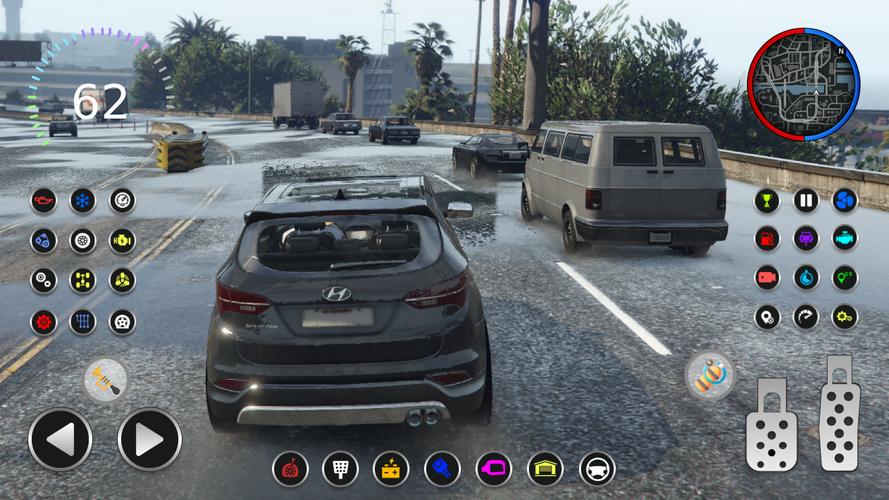Image resolution: width=889 pixels, height=500 pixels.
Task: Select the white steering wheel icon
Action: point(597,468)
